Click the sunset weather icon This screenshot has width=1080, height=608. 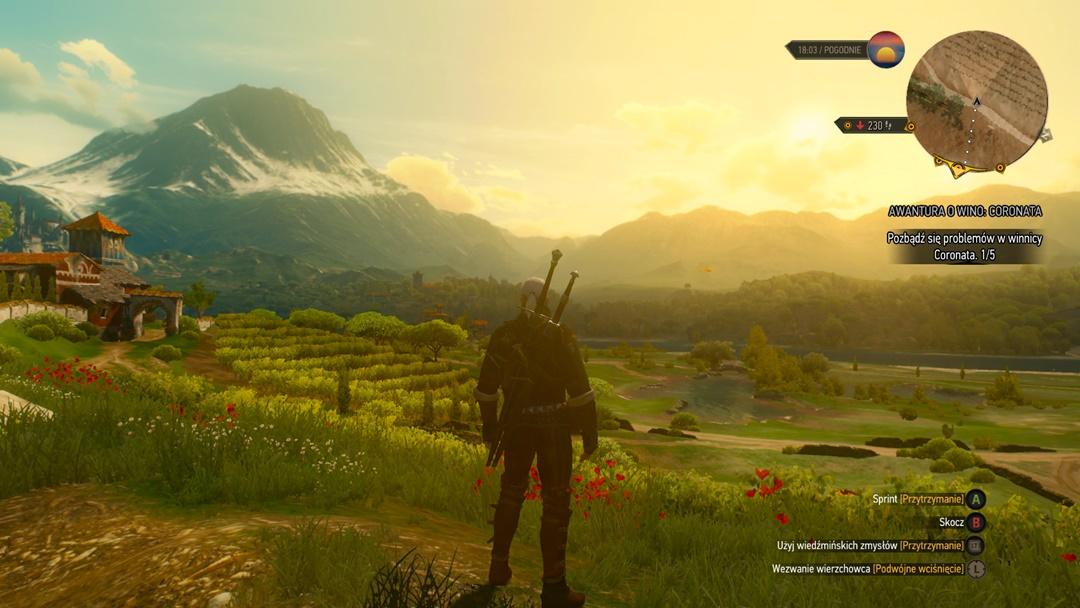[886, 49]
